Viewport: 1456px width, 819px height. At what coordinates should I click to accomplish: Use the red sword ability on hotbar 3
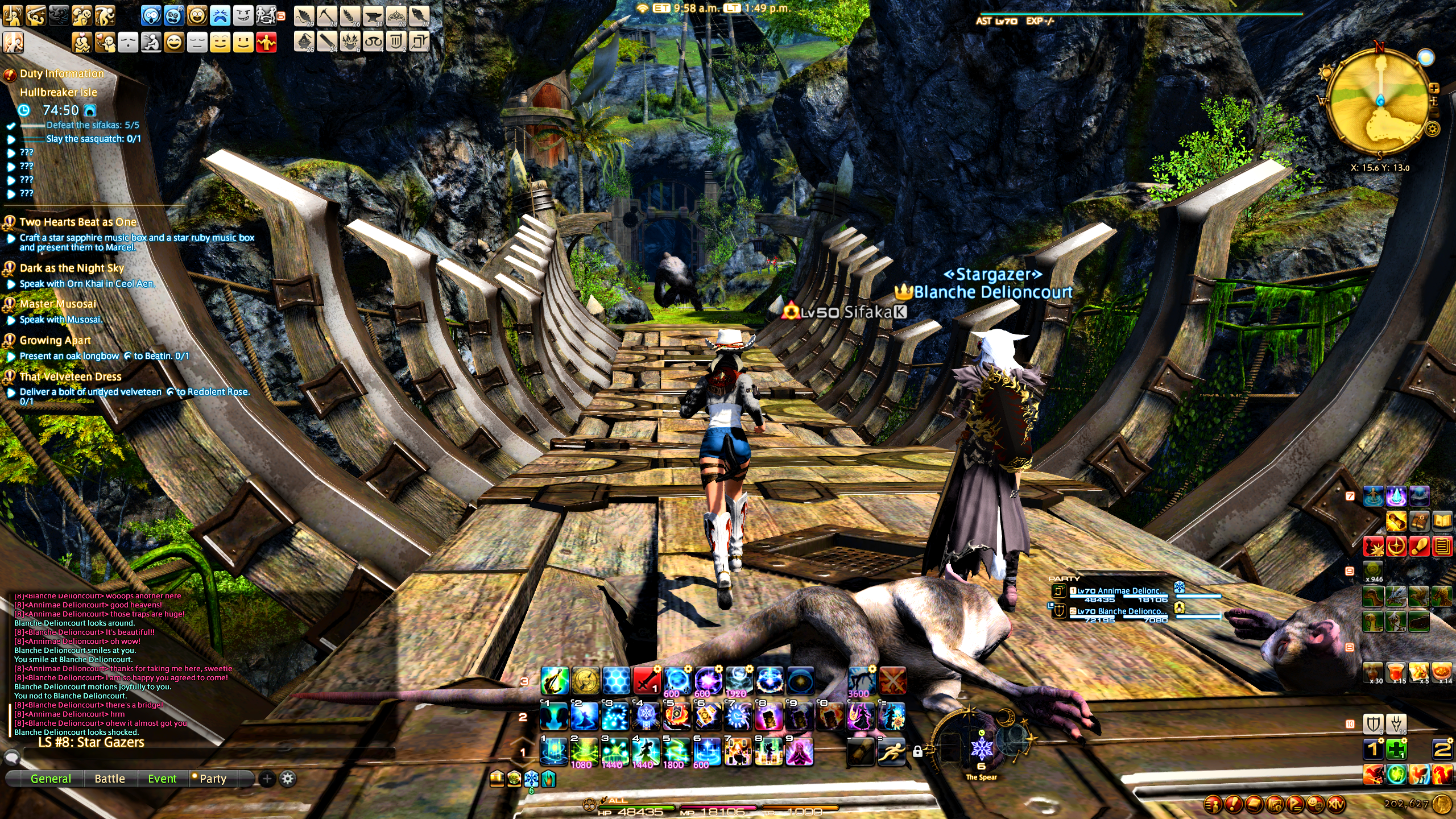tap(647, 680)
